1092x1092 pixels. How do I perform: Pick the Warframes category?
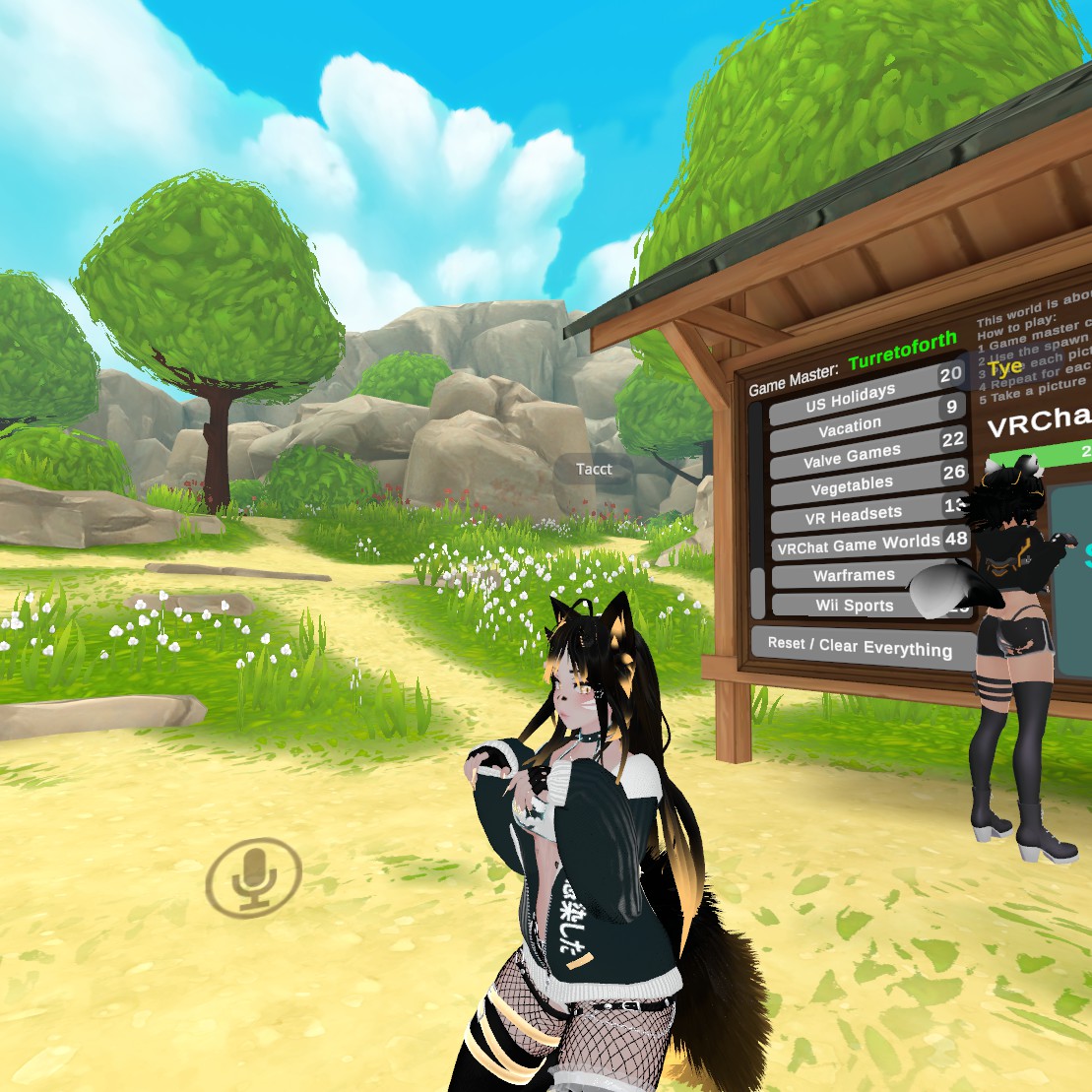[x=854, y=575]
